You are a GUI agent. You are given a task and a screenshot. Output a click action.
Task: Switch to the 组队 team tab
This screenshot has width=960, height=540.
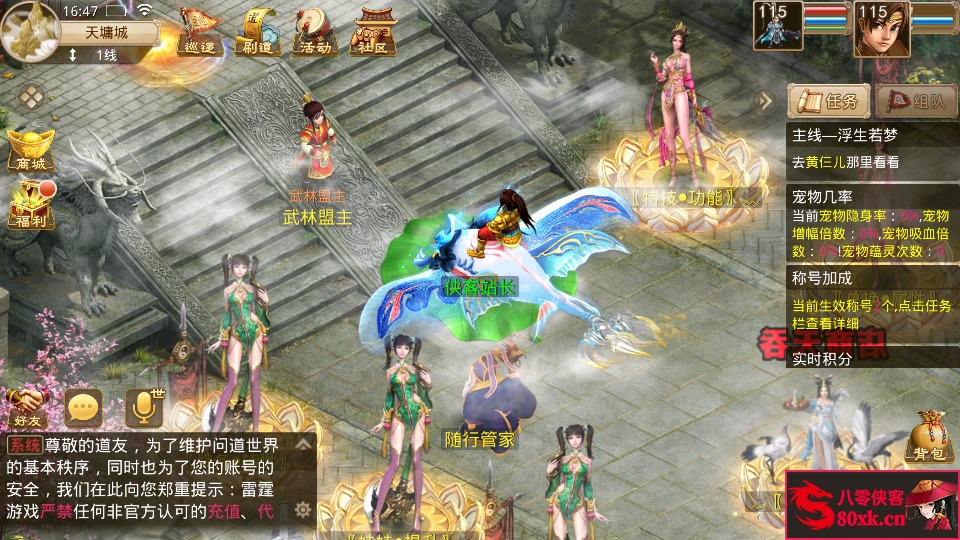(x=915, y=101)
